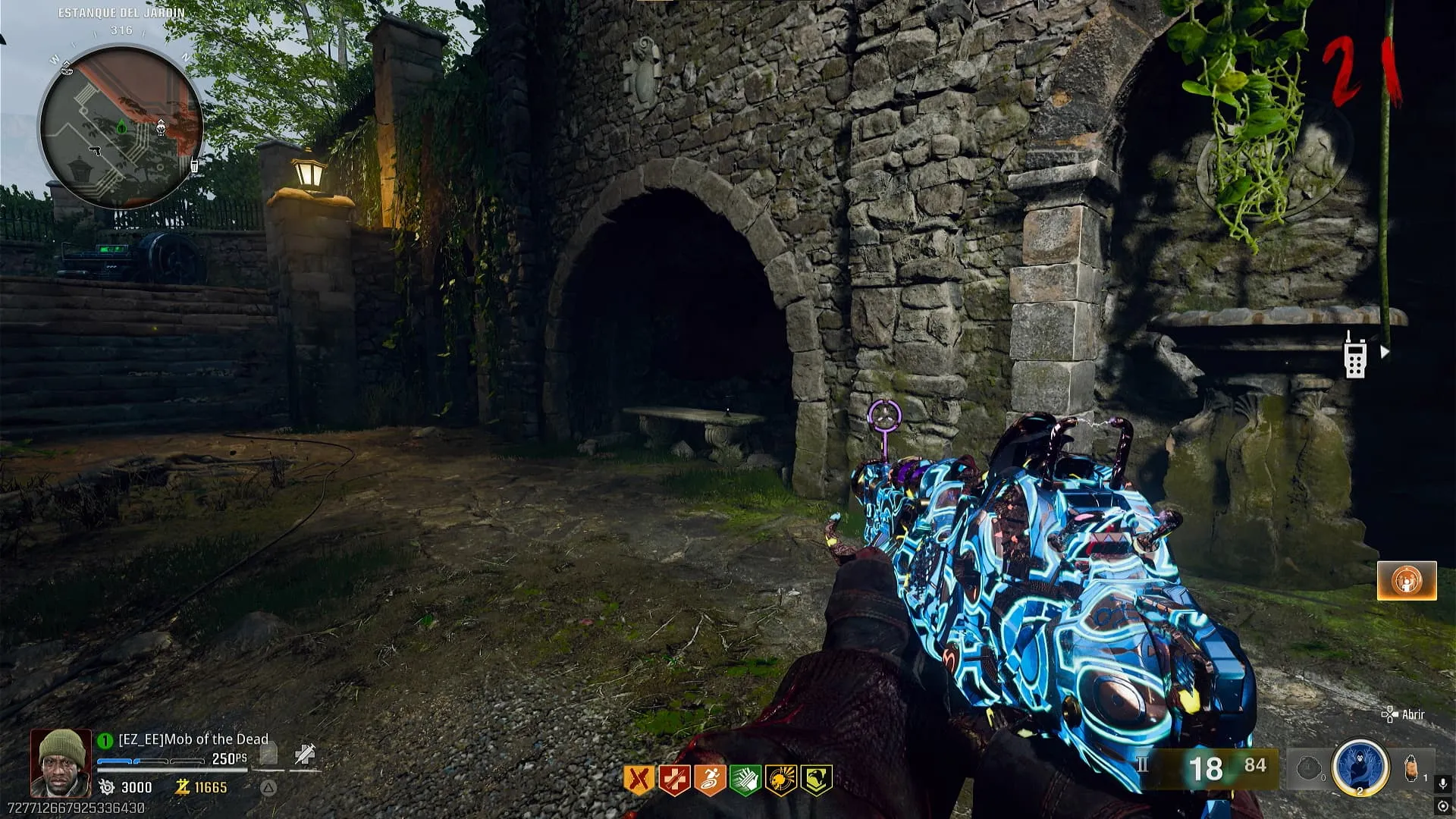The height and width of the screenshot is (819, 1456).
Task: Select the player character portrait
Action: pyautogui.click(x=61, y=763)
